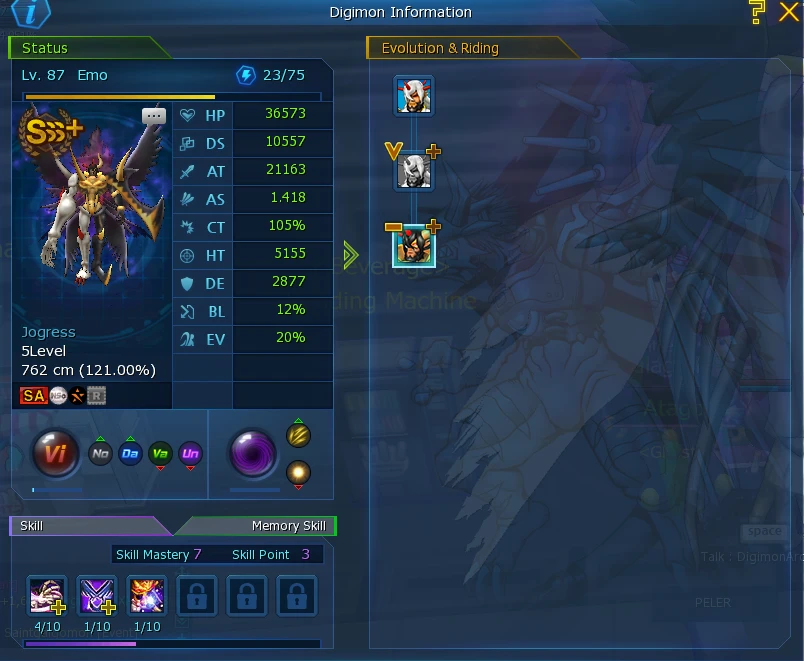Choose the greyed-out middle evolution portrait
Screen dimensions: 804x661
pyautogui.click(x=413, y=172)
